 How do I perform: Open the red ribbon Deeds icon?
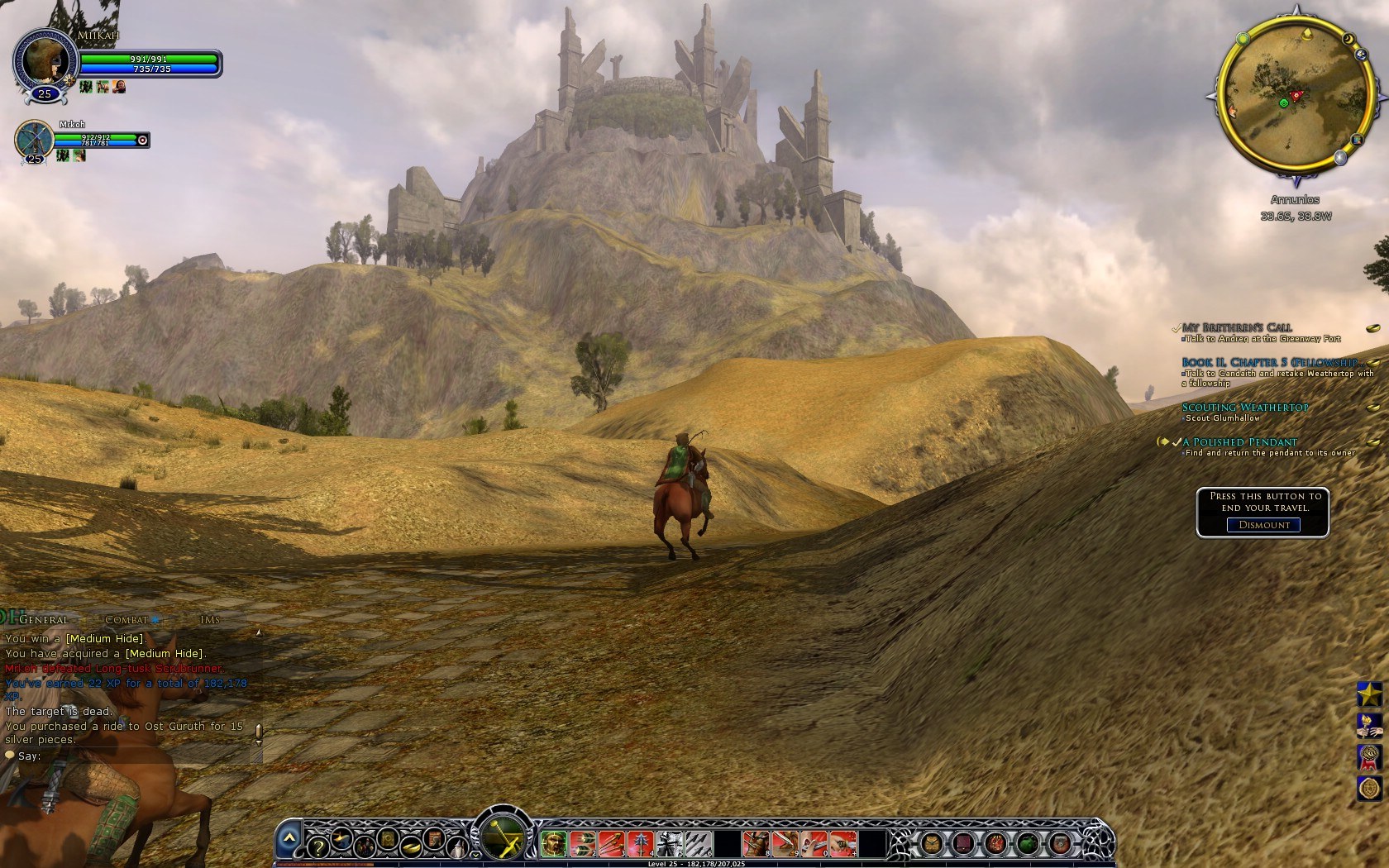point(1369,756)
